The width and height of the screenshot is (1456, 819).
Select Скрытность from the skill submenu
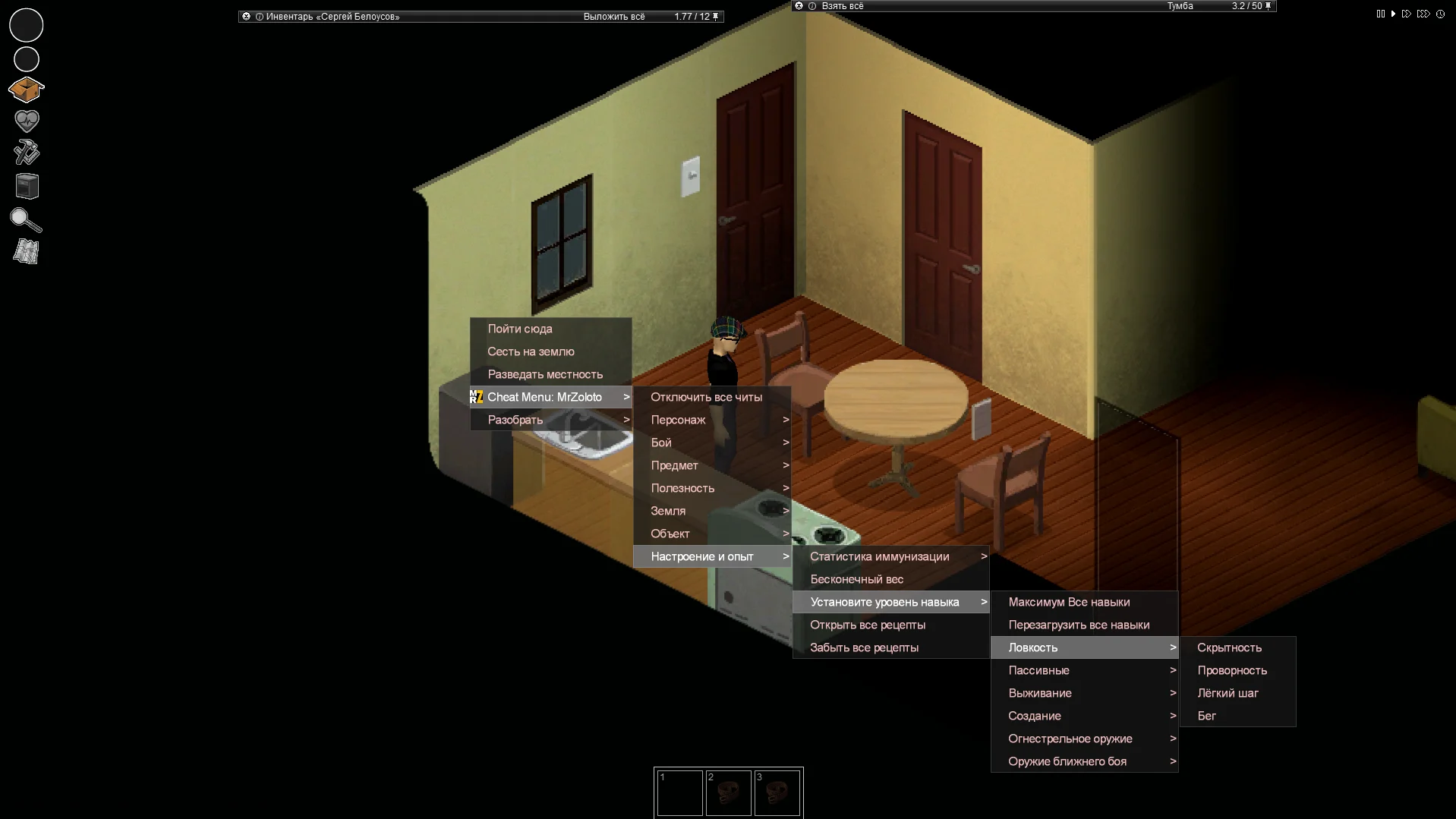coord(1230,647)
